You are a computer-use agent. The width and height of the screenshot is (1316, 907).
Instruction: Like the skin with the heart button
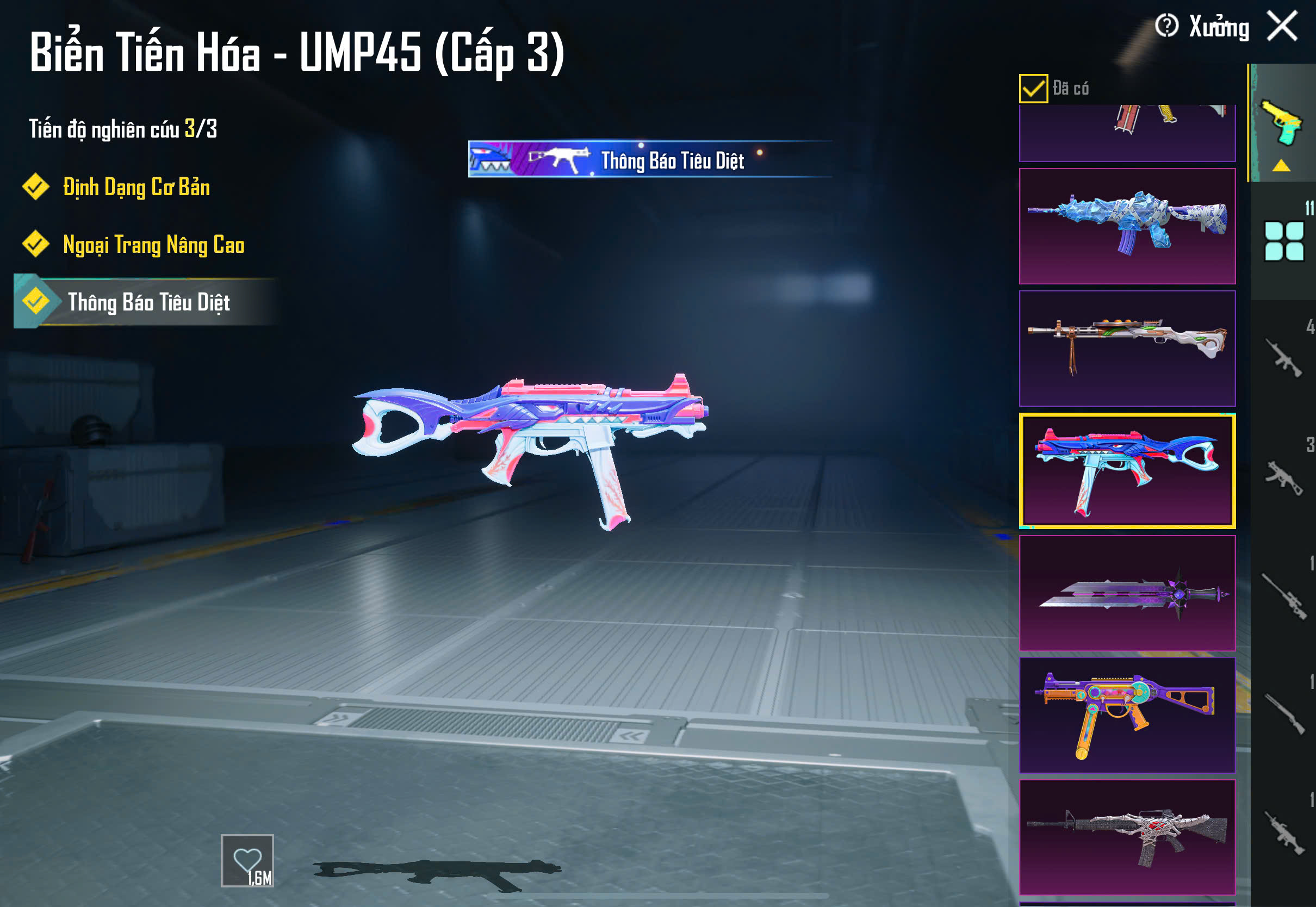(247, 860)
